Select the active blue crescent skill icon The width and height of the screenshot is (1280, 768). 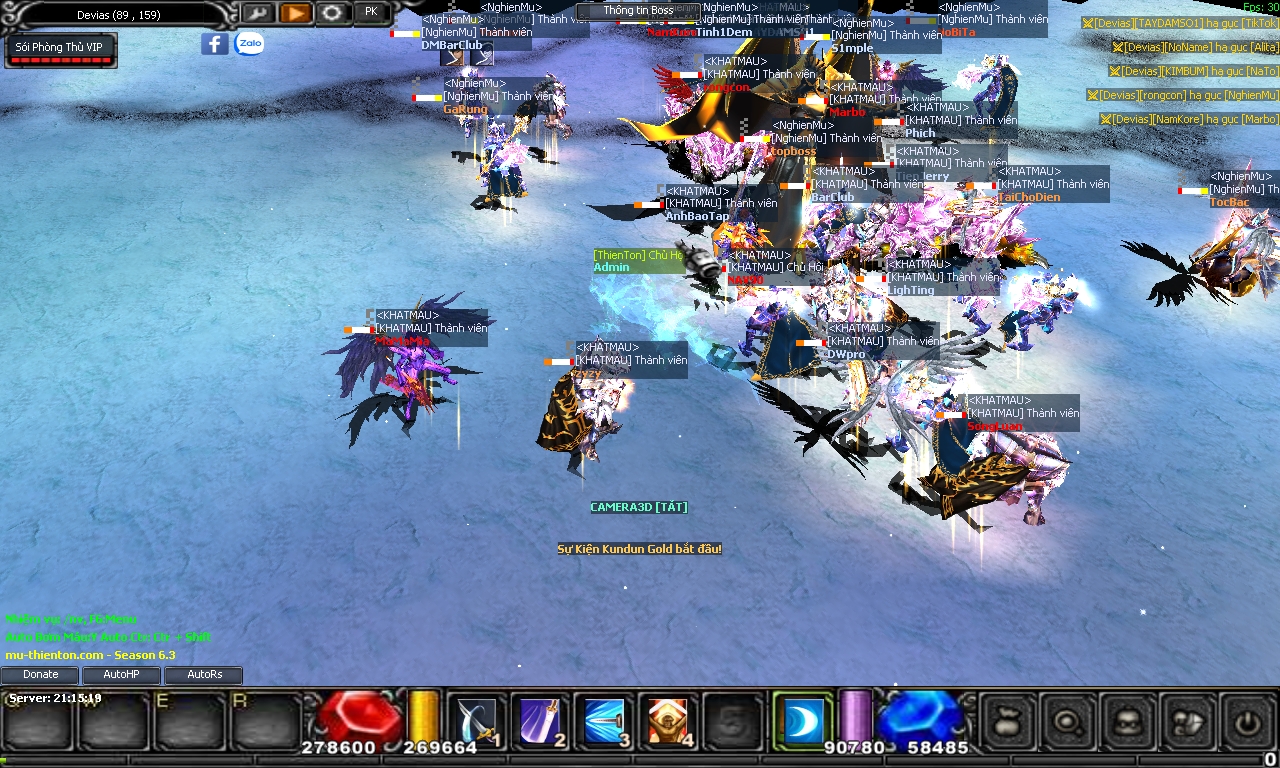tap(802, 720)
